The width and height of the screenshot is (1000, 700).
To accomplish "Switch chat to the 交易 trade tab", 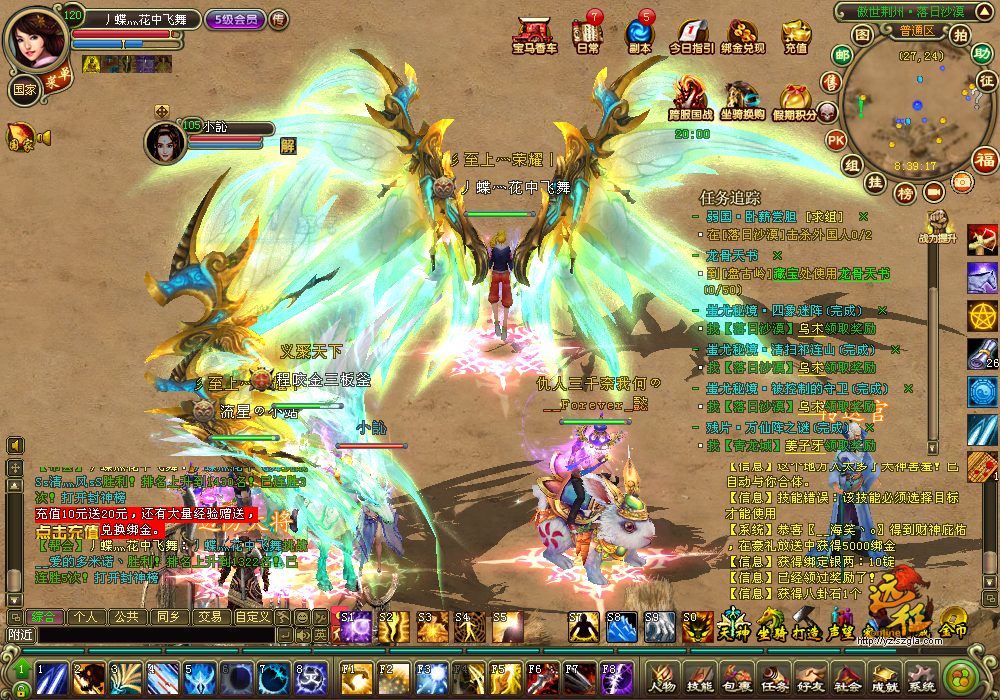I will pos(208,617).
